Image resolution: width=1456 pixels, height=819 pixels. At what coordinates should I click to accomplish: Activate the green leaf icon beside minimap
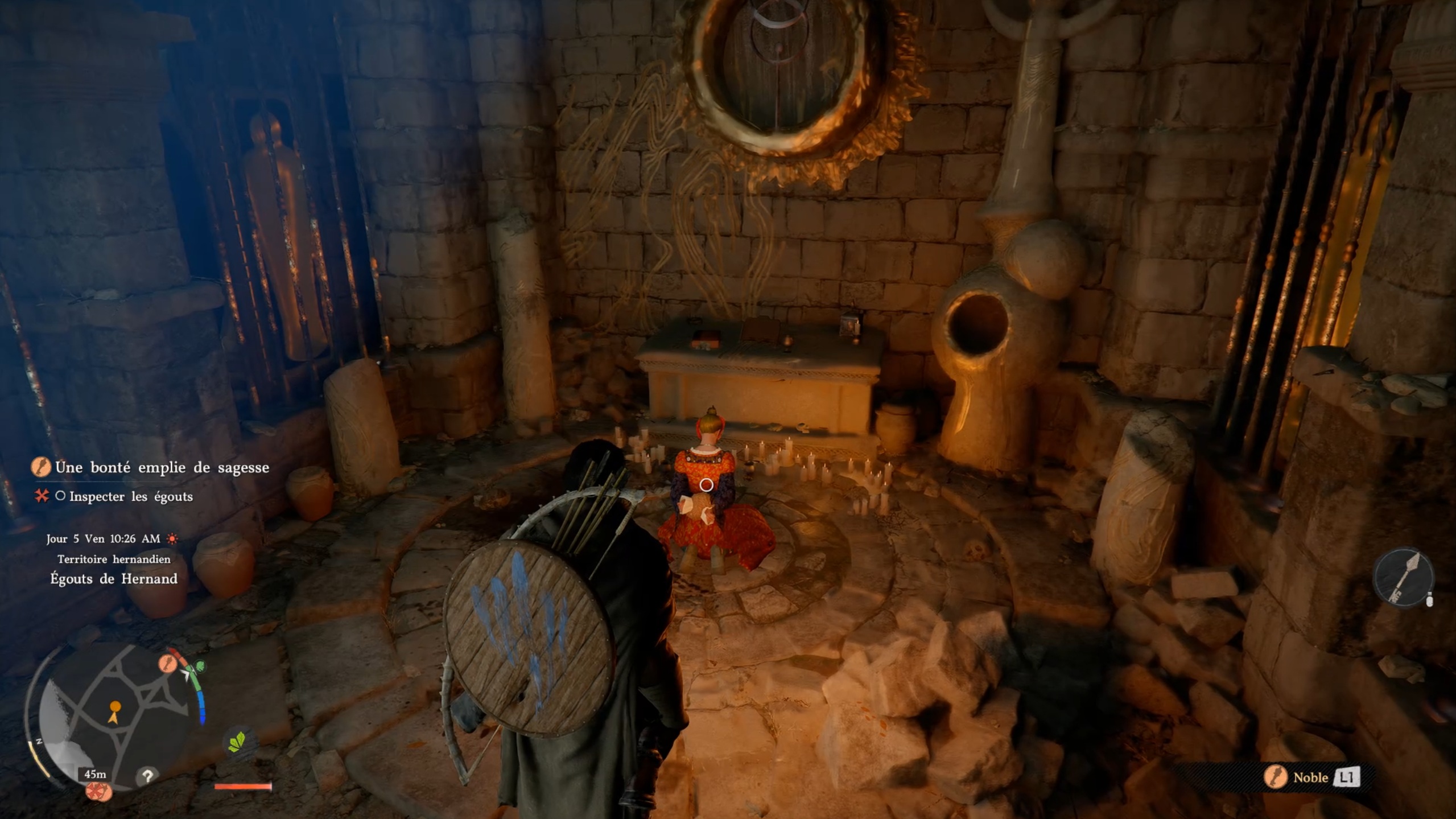pyautogui.click(x=237, y=742)
